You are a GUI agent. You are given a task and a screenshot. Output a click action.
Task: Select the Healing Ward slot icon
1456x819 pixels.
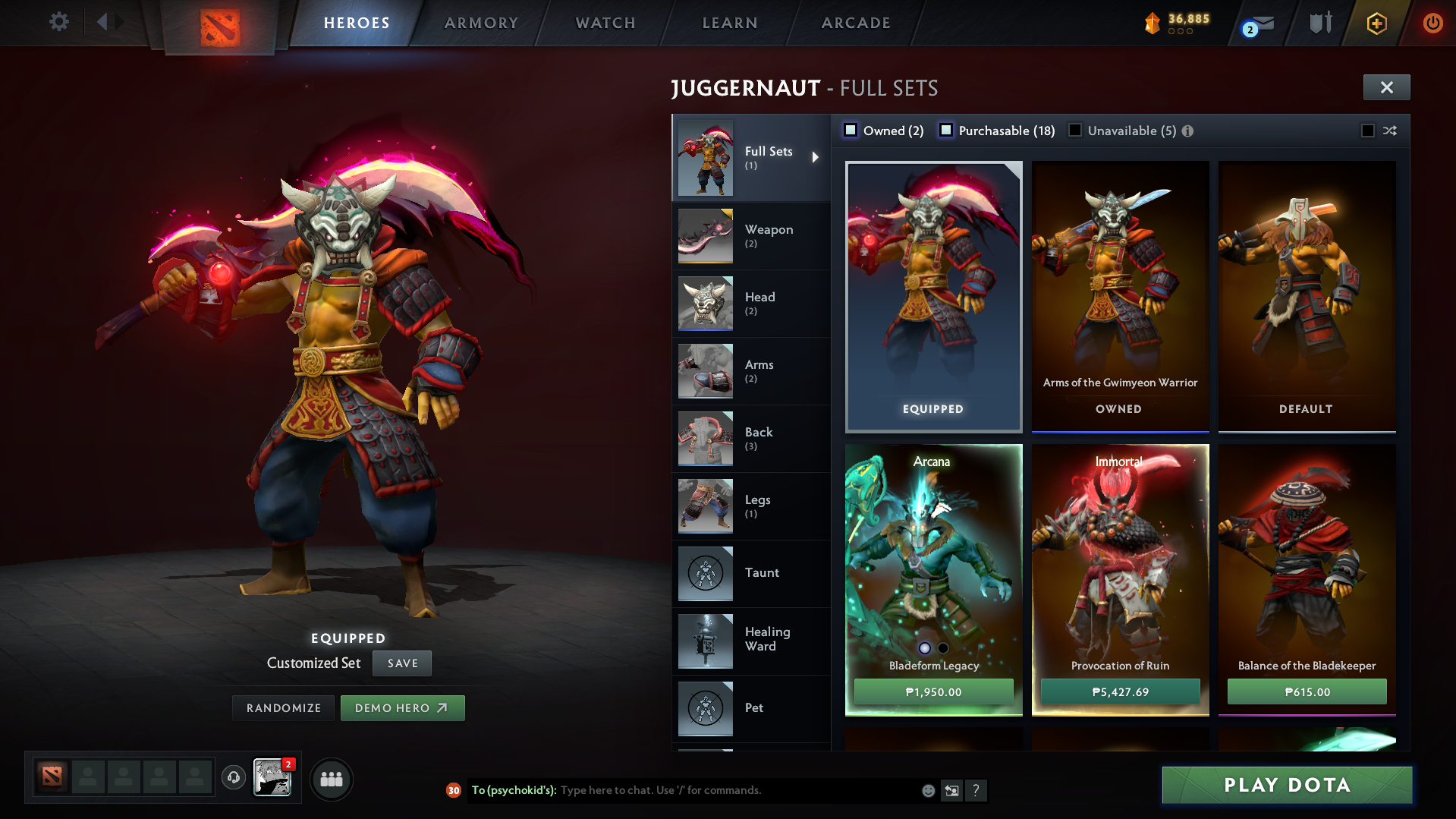click(x=705, y=641)
